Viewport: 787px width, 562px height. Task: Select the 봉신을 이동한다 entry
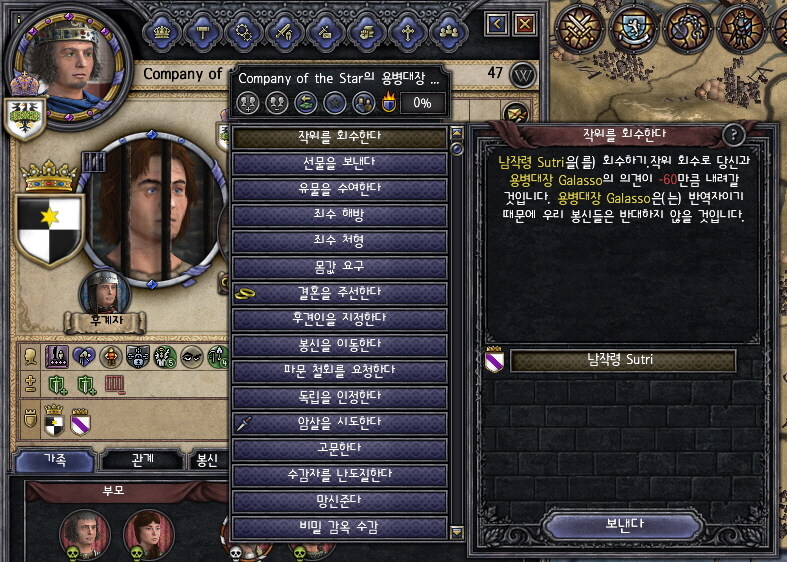[x=339, y=345]
